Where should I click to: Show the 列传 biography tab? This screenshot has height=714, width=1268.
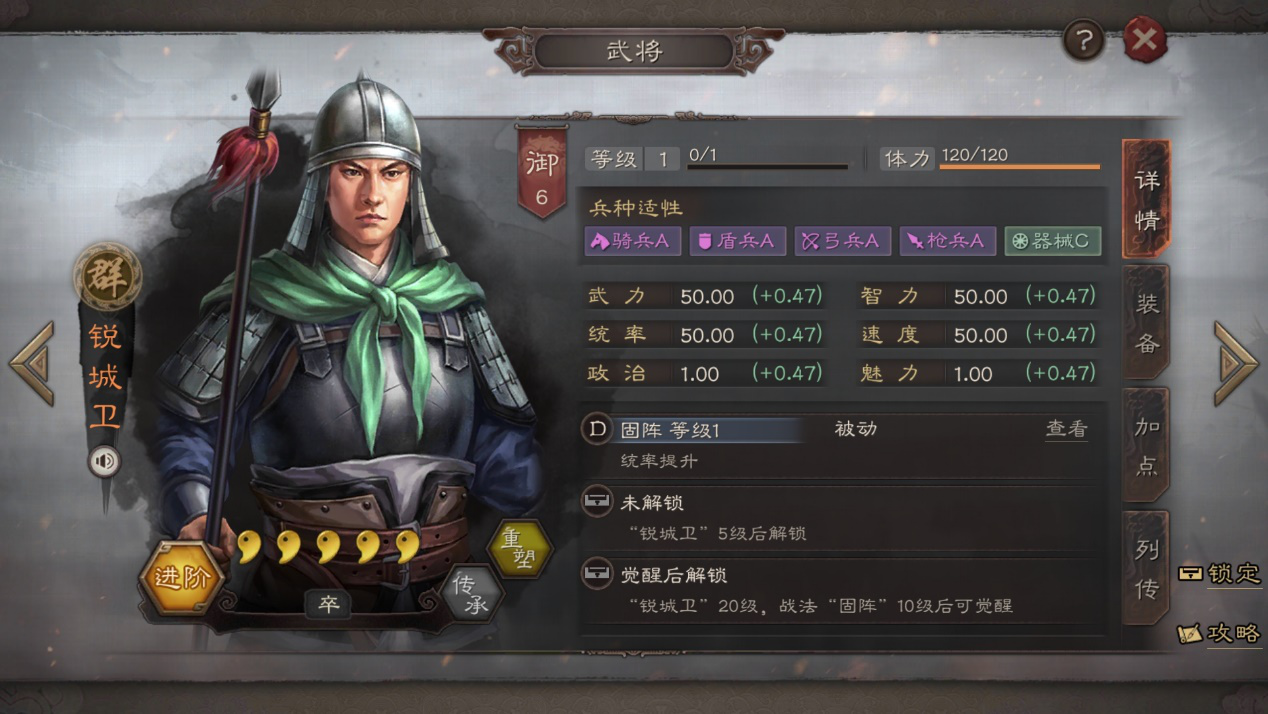(x=1146, y=568)
